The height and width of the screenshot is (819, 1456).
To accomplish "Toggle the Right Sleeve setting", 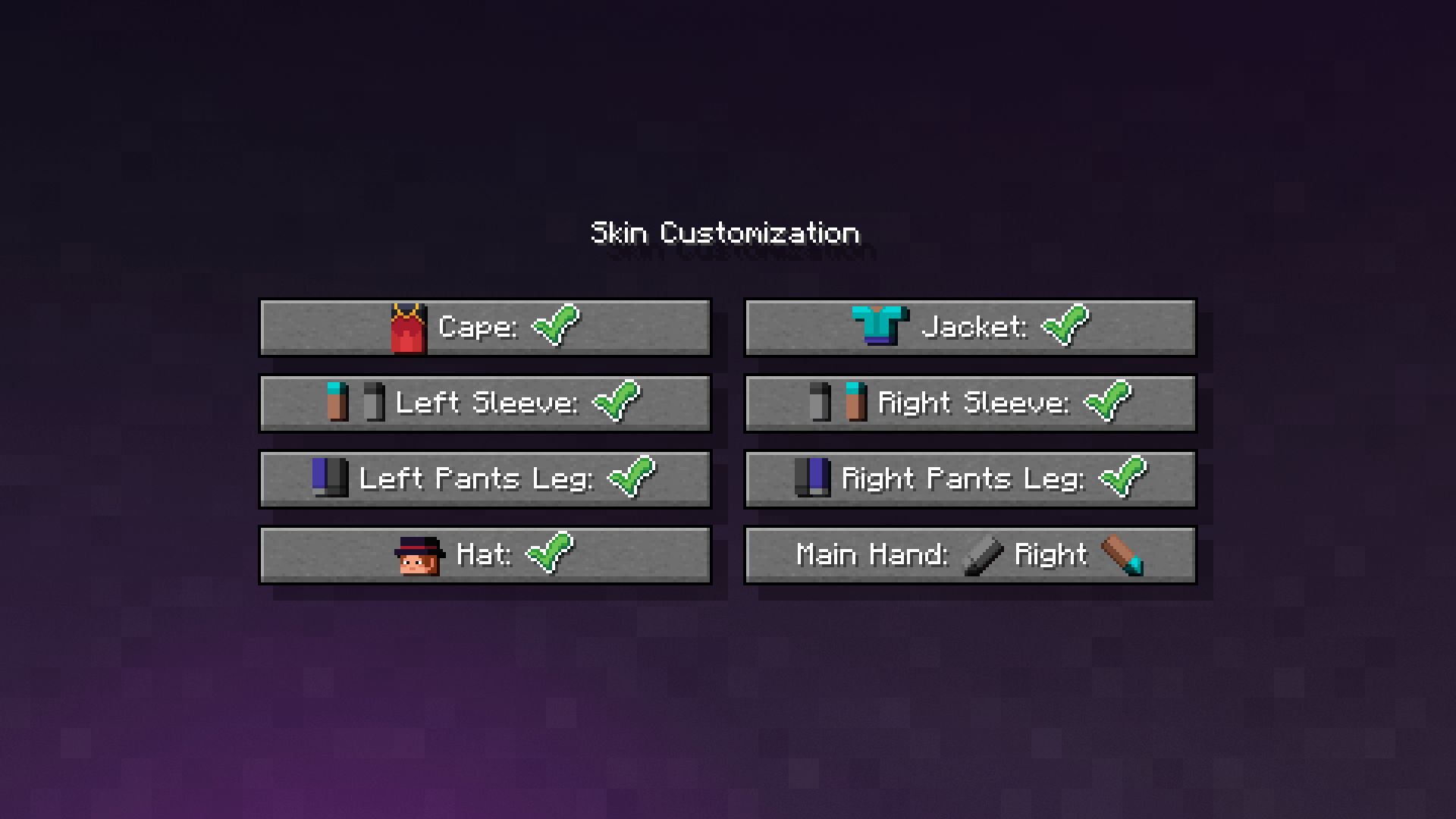I will (x=971, y=403).
